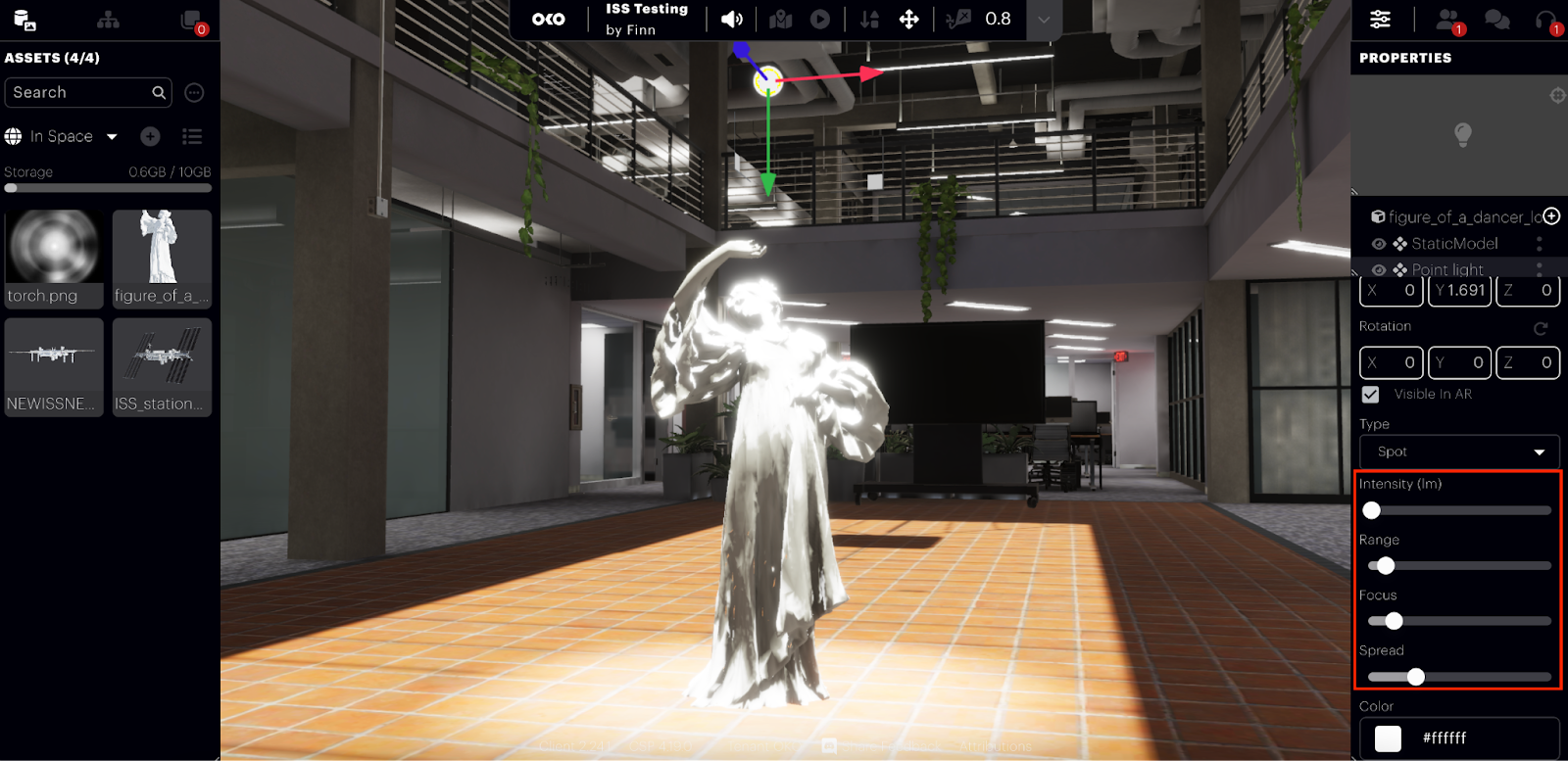Pick the ISS_station asset thumbnail

[162, 366]
